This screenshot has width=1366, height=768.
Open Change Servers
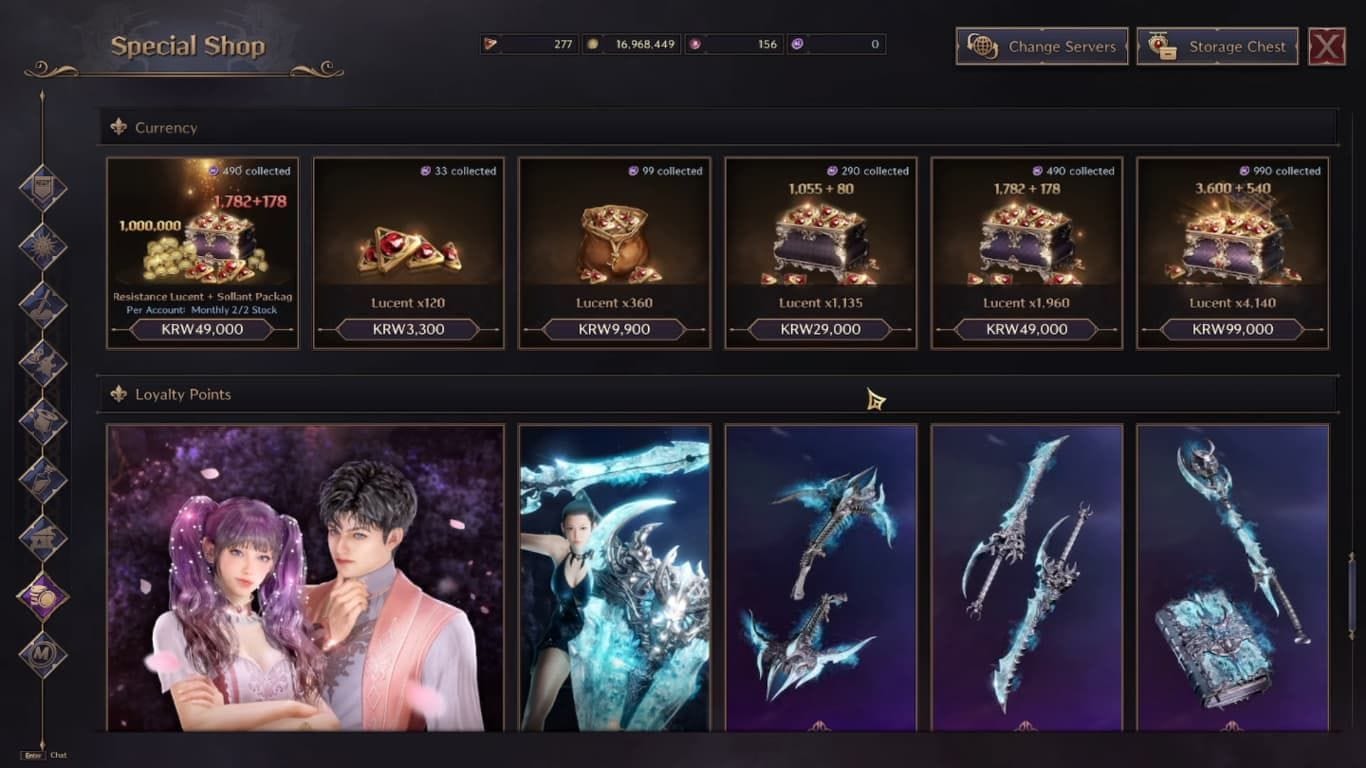click(x=1041, y=46)
